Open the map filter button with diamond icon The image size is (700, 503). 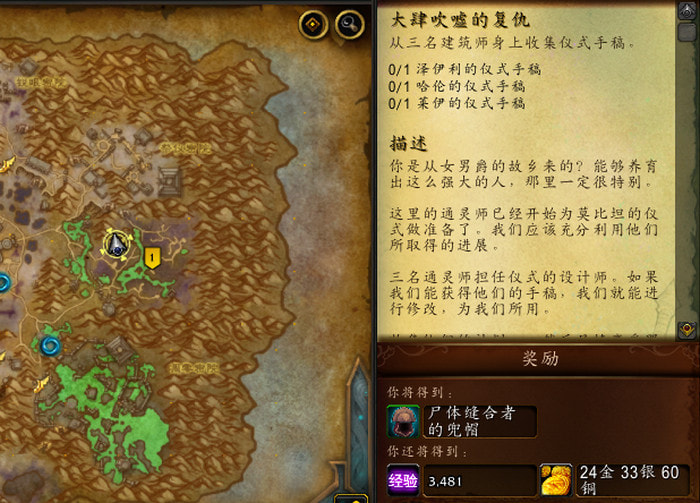click(314, 24)
